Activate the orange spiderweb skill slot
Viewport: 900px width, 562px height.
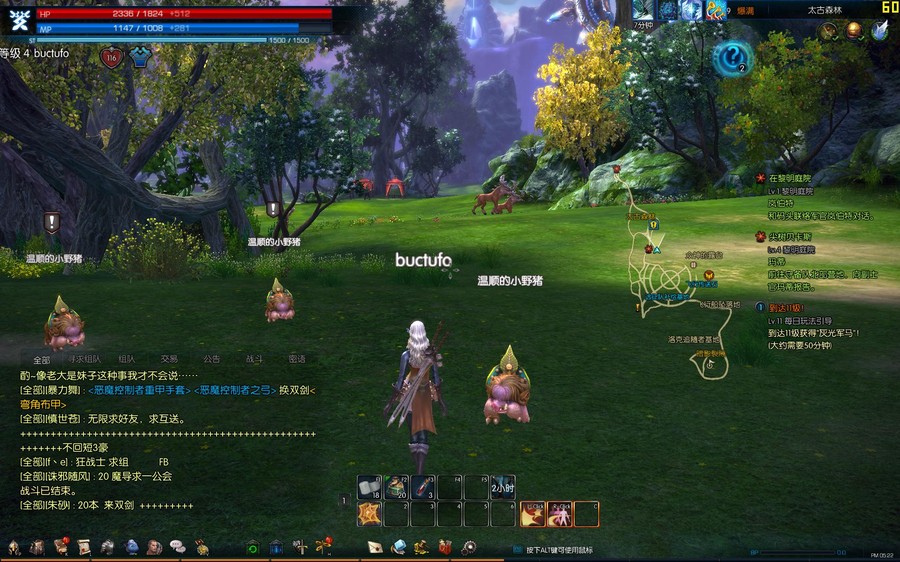(370, 514)
